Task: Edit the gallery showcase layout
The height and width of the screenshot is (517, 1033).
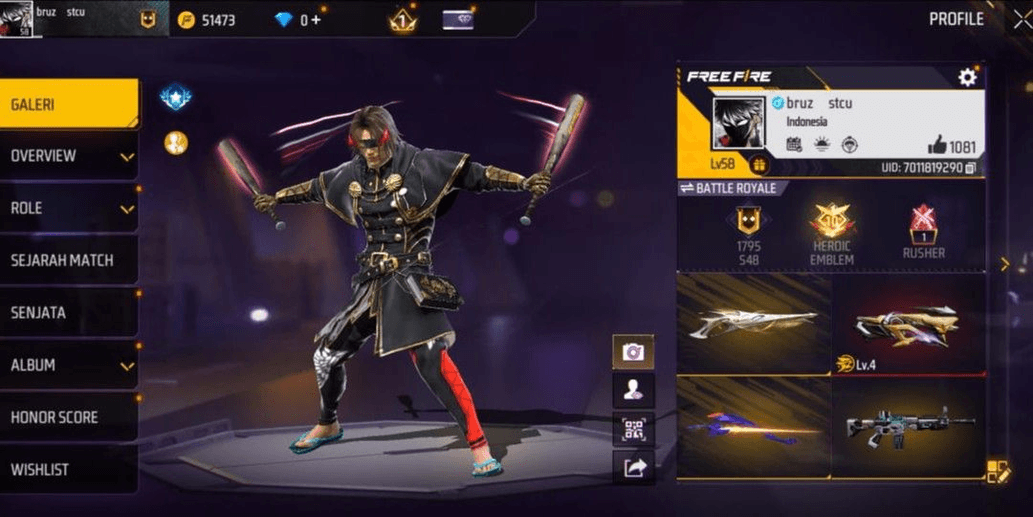Action: pos(997,471)
